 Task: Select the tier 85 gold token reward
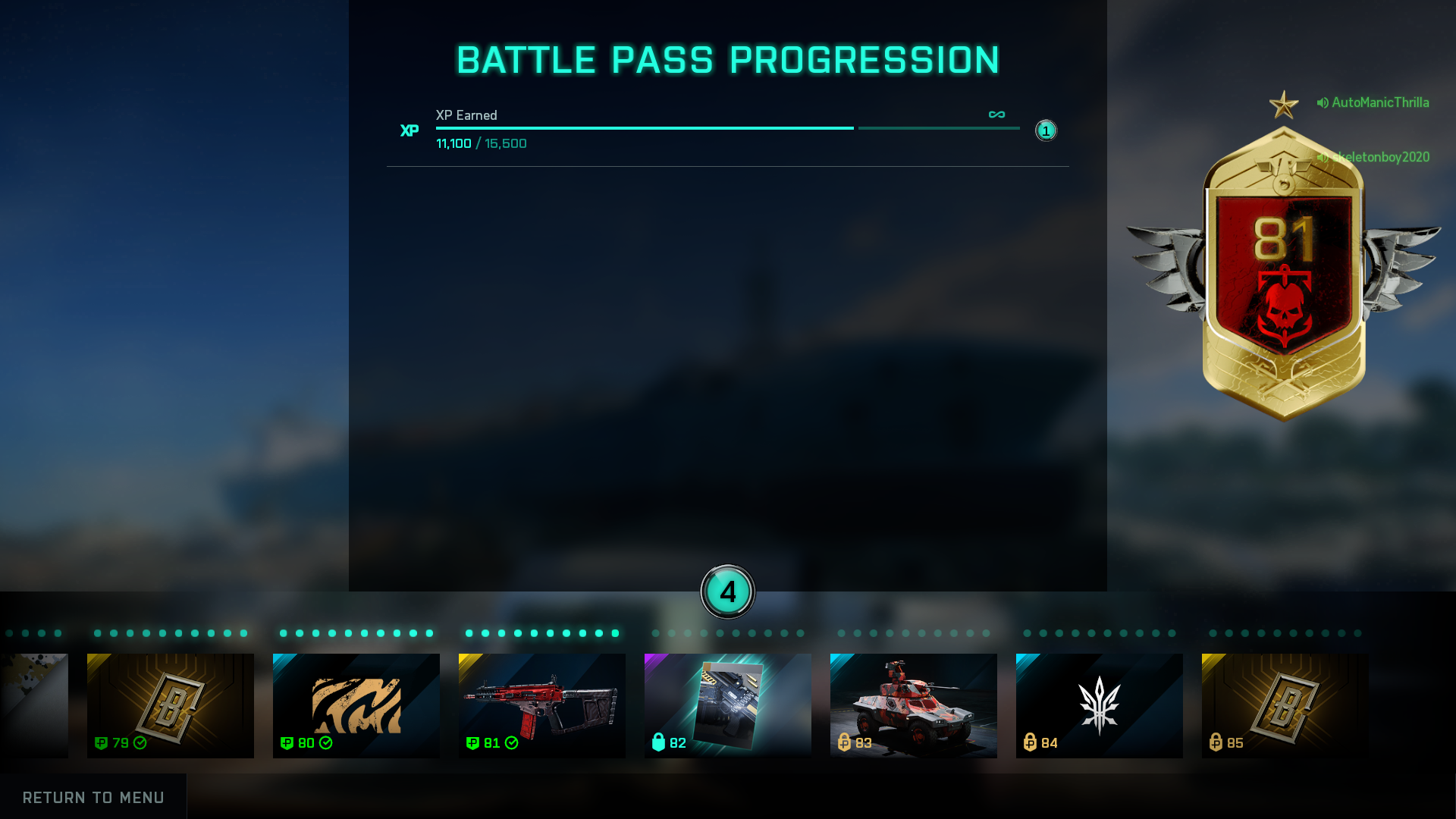[1285, 705]
